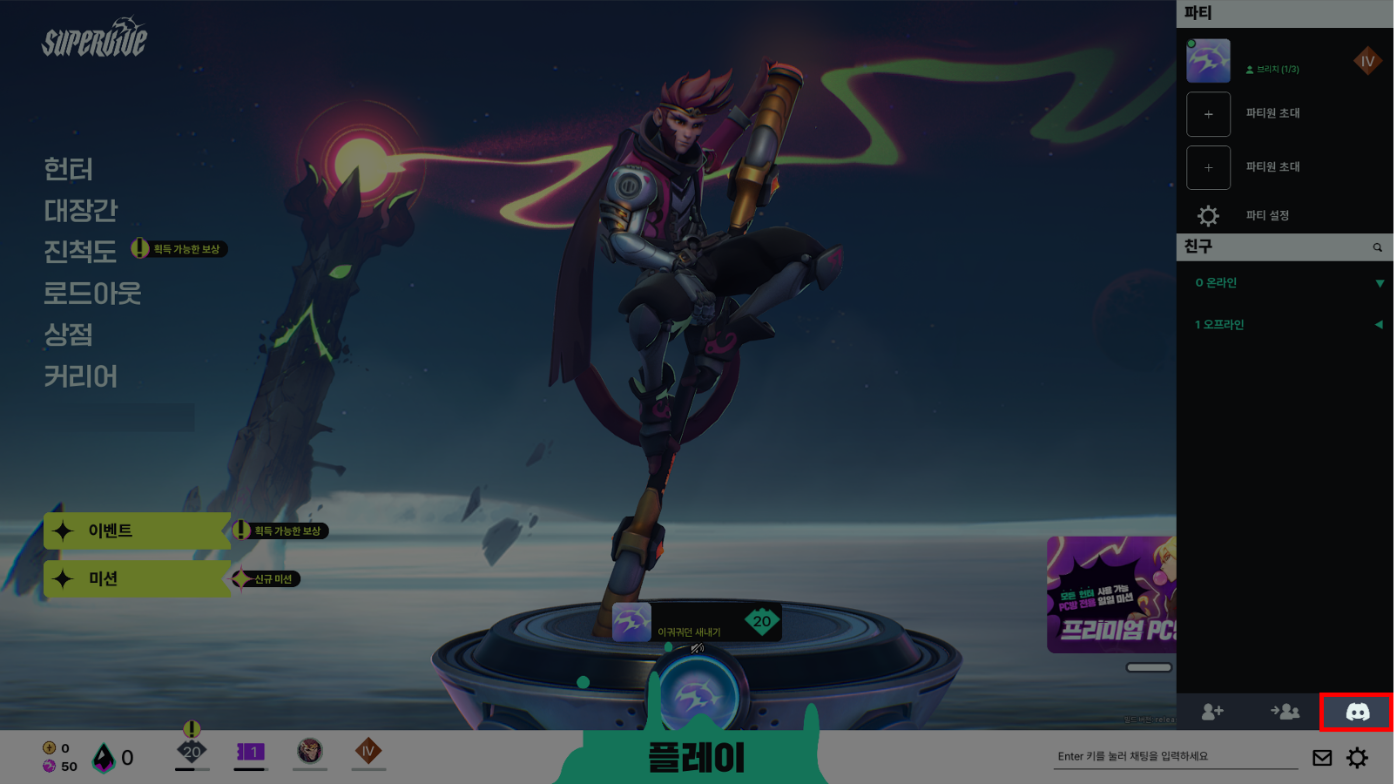Open the mailbox envelope icon

[1322, 758]
